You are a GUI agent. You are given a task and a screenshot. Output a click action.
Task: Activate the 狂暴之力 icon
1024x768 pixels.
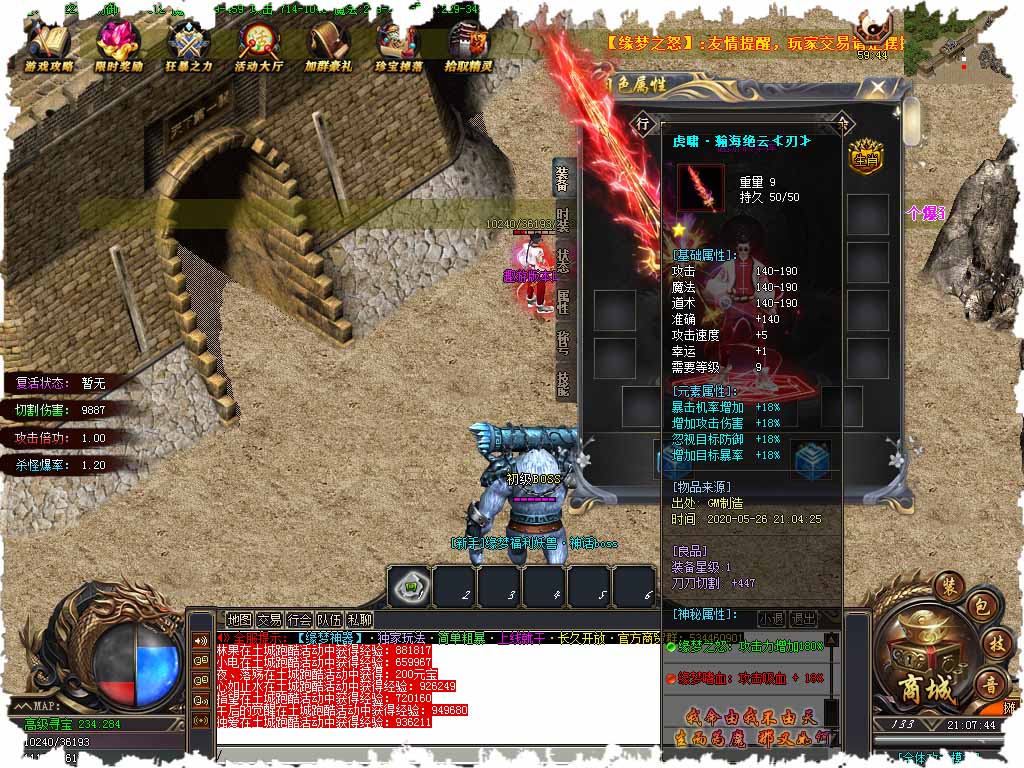pos(189,45)
